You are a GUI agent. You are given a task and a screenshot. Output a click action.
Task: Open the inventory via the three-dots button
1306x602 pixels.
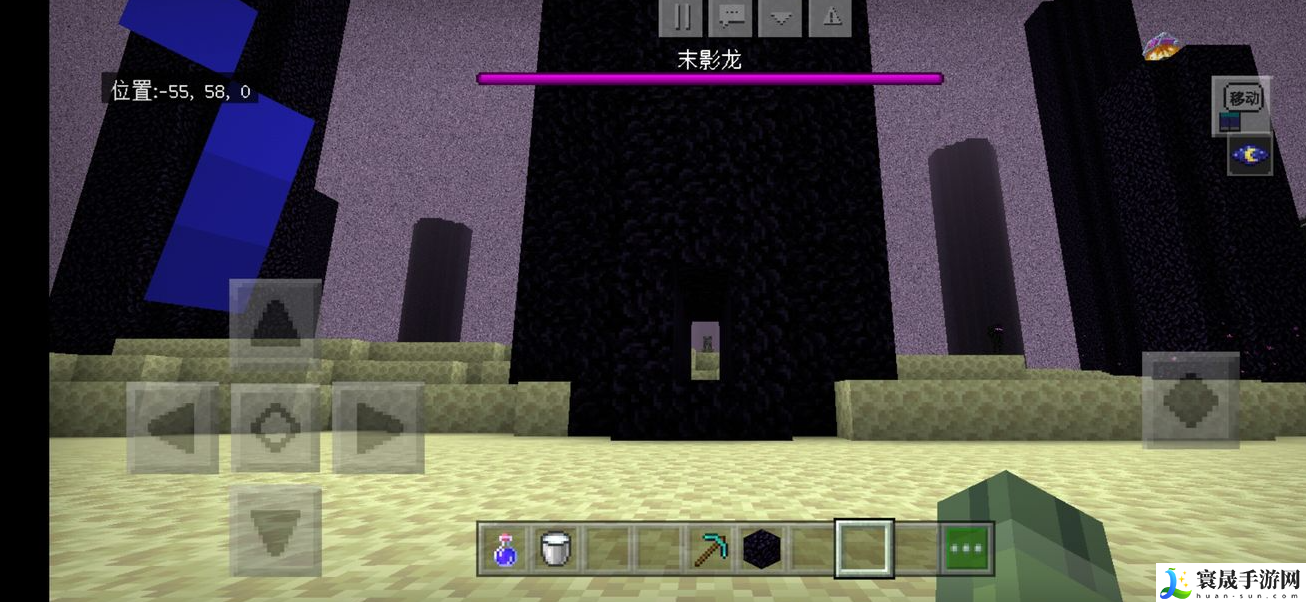[x=967, y=549]
